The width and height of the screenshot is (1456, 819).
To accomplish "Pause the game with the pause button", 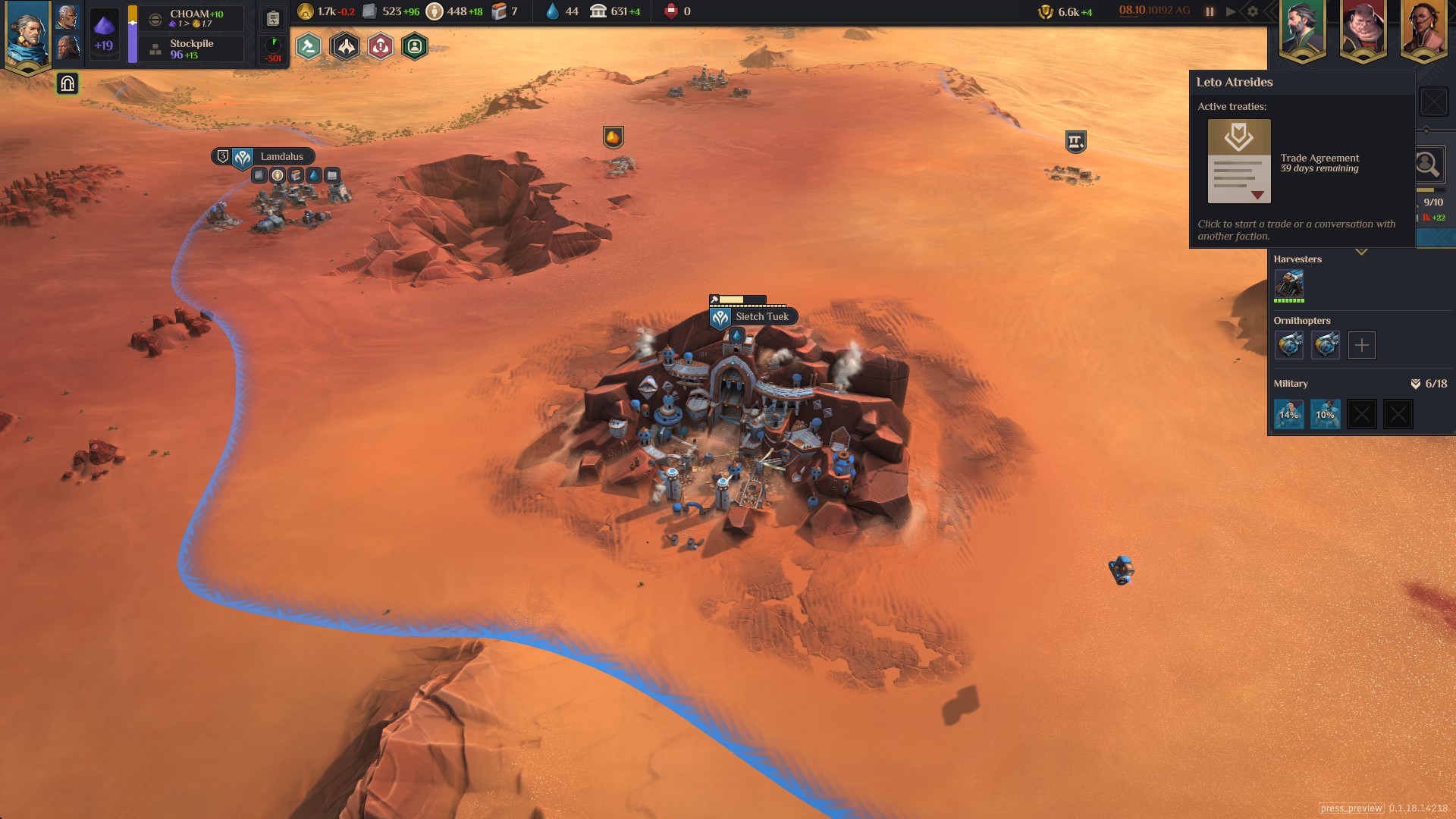I will click(1209, 11).
